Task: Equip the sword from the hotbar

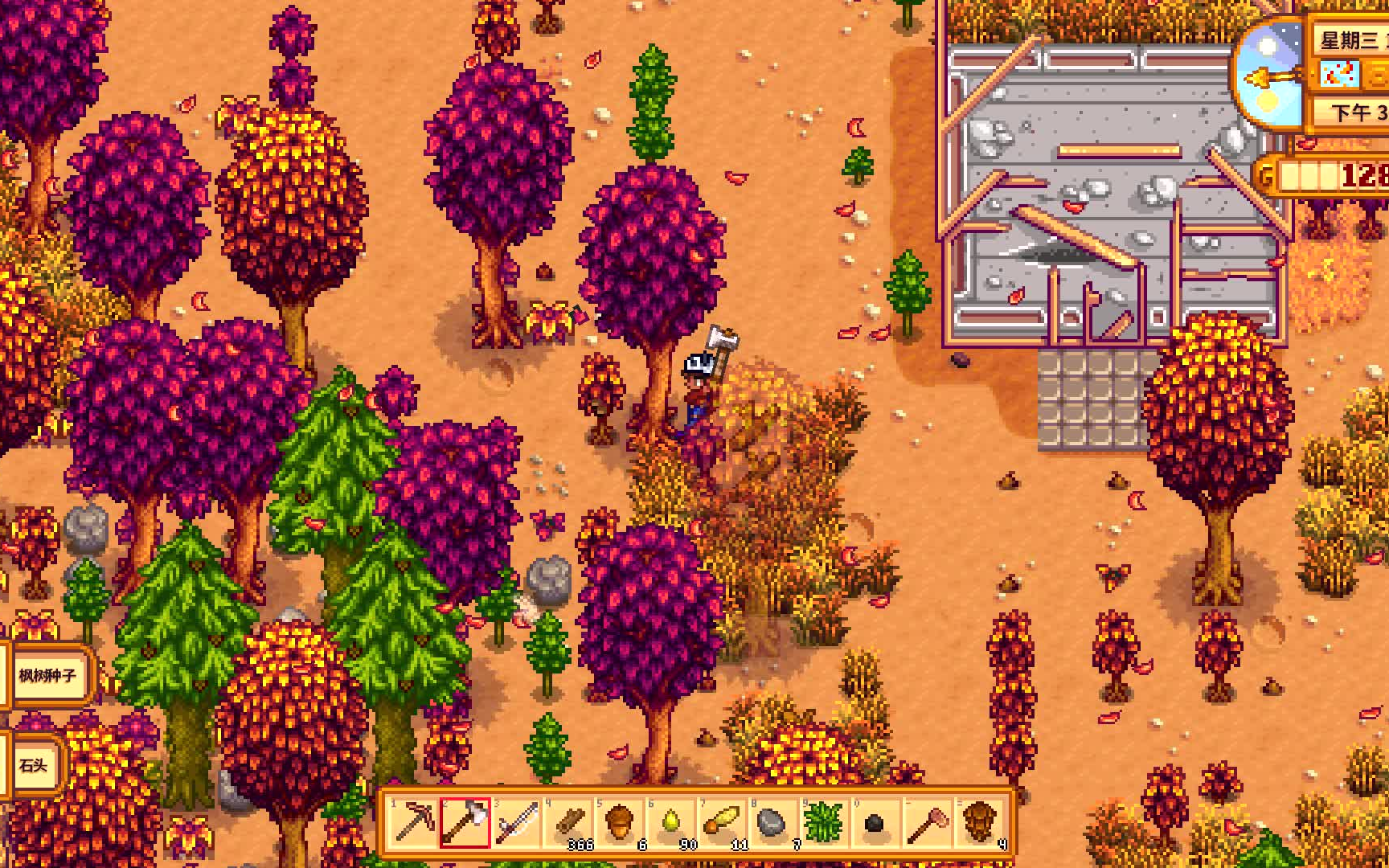Action: (x=517, y=822)
